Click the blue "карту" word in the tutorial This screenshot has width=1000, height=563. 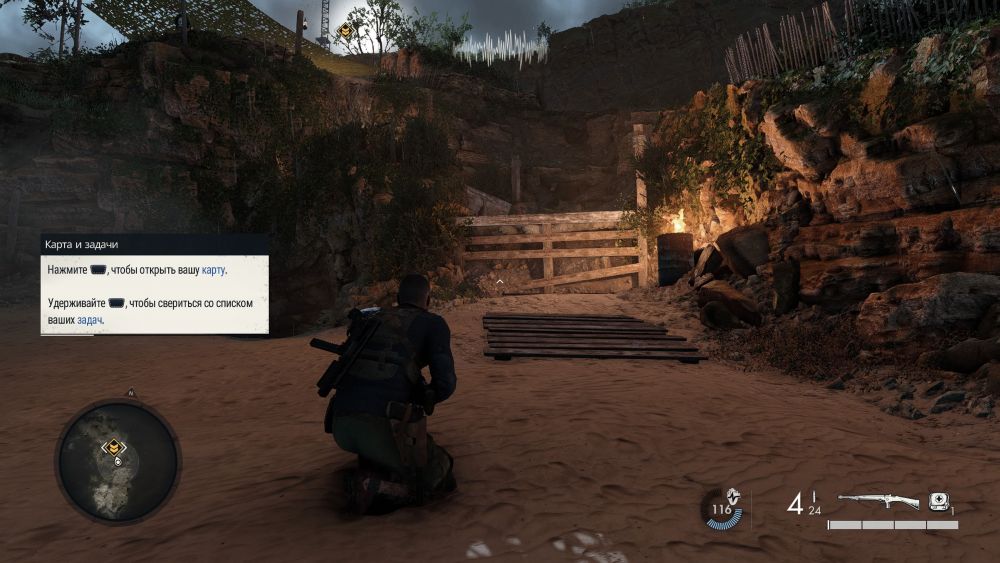(x=214, y=270)
